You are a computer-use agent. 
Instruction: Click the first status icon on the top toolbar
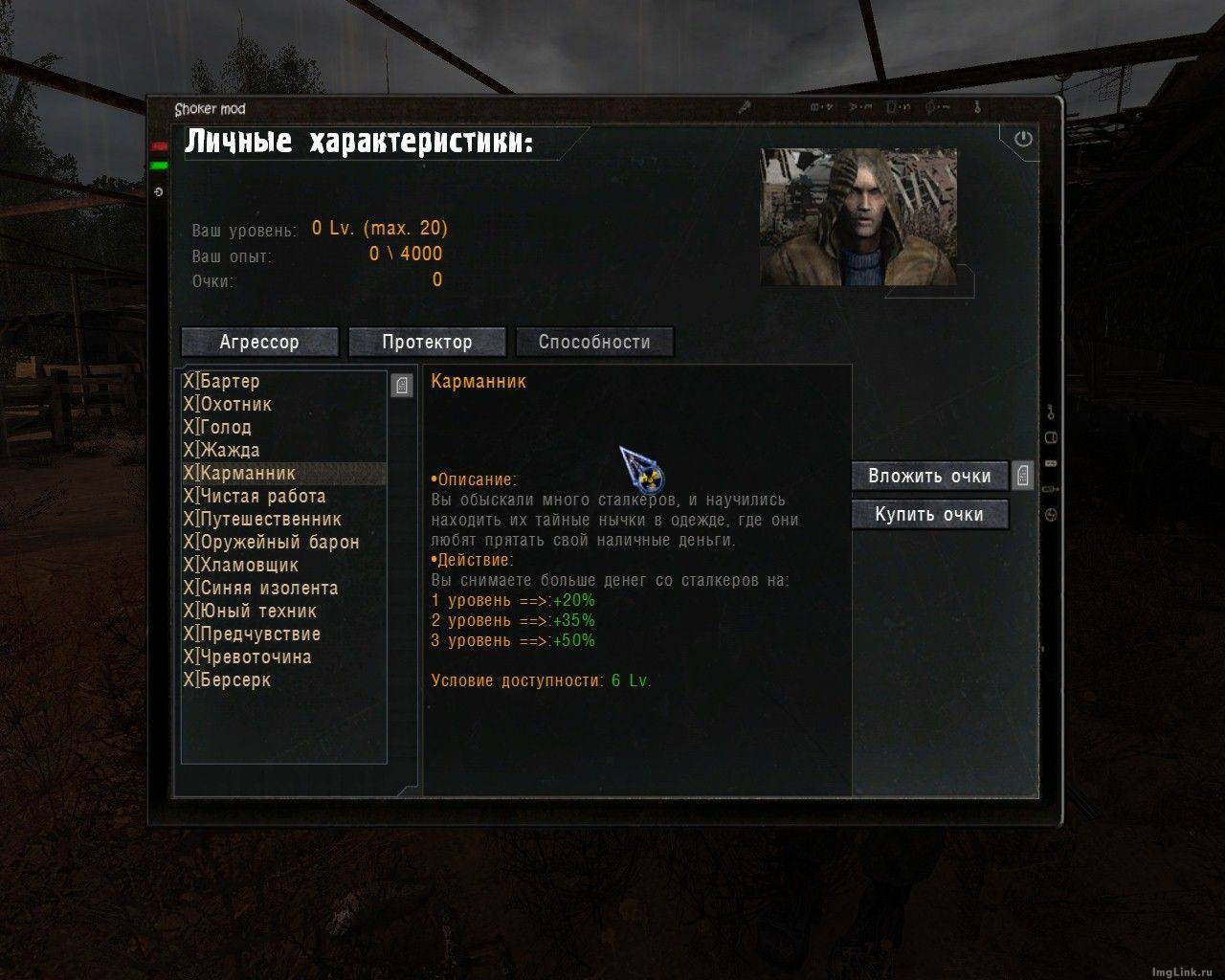(x=813, y=107)
